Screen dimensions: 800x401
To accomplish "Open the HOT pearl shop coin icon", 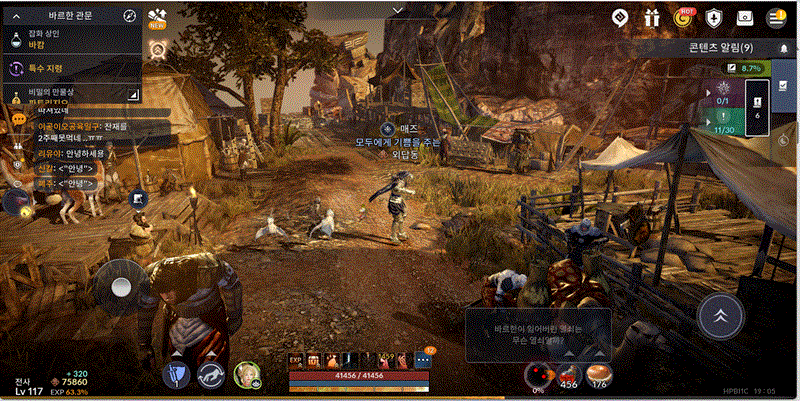I will tap(684, 17).
